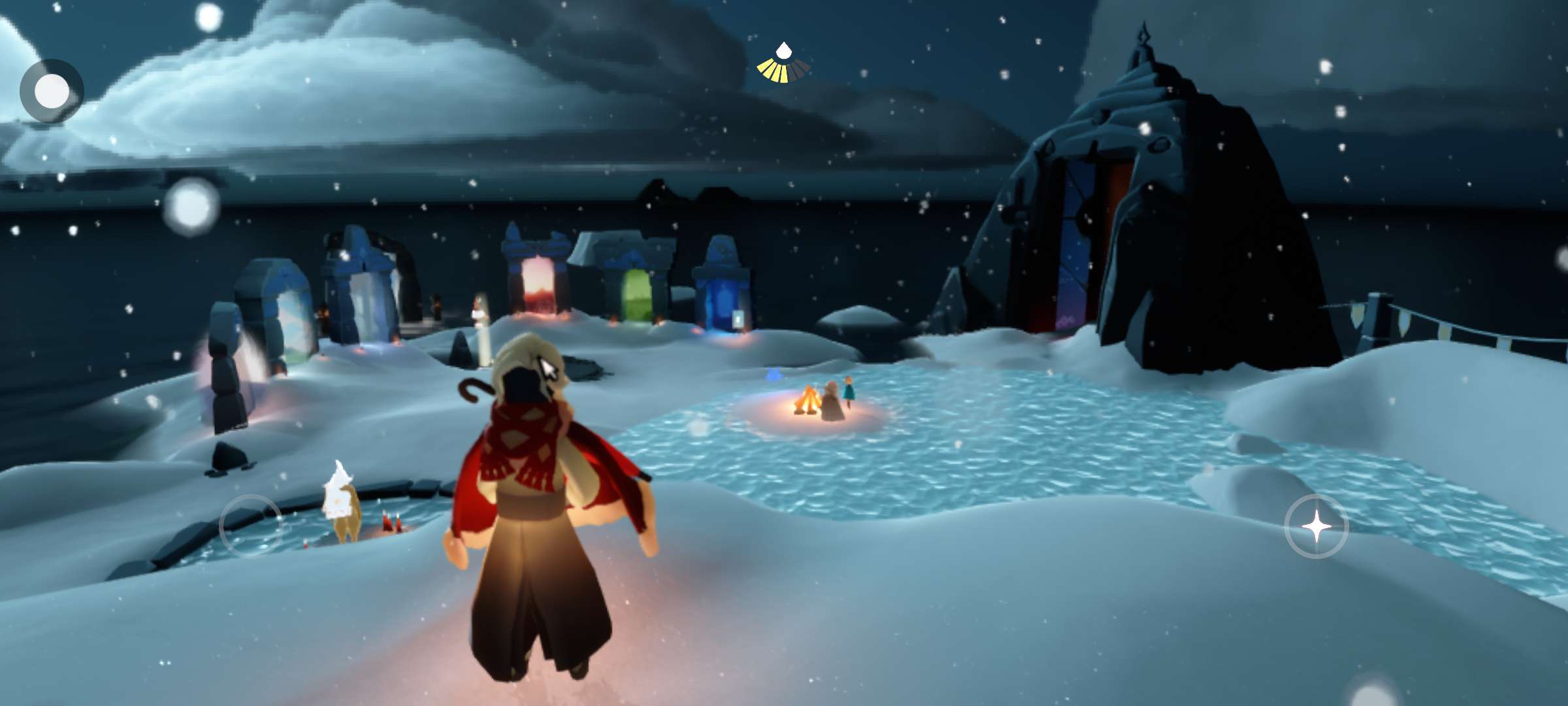This screenshot has width=1568, height=706.
Task: Click the white circle record button
Action: [52, 91]
